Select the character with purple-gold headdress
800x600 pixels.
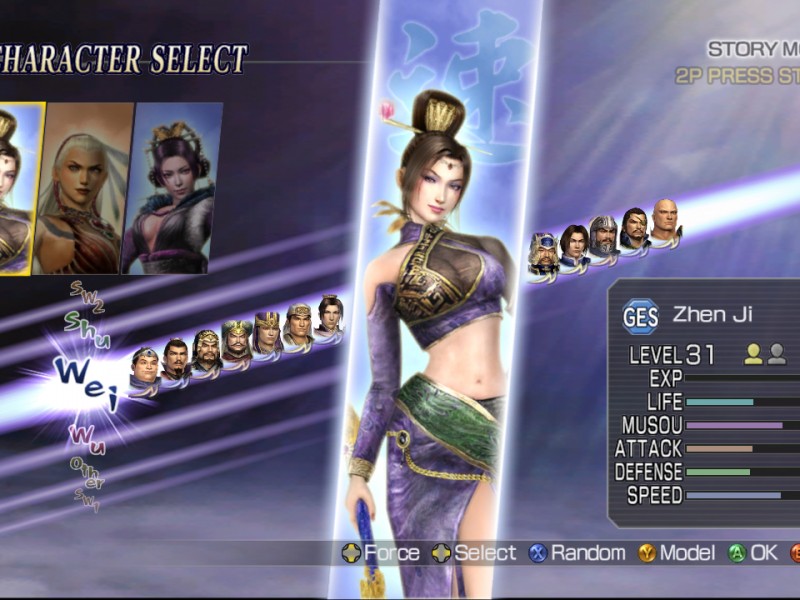tap(267, 331)
